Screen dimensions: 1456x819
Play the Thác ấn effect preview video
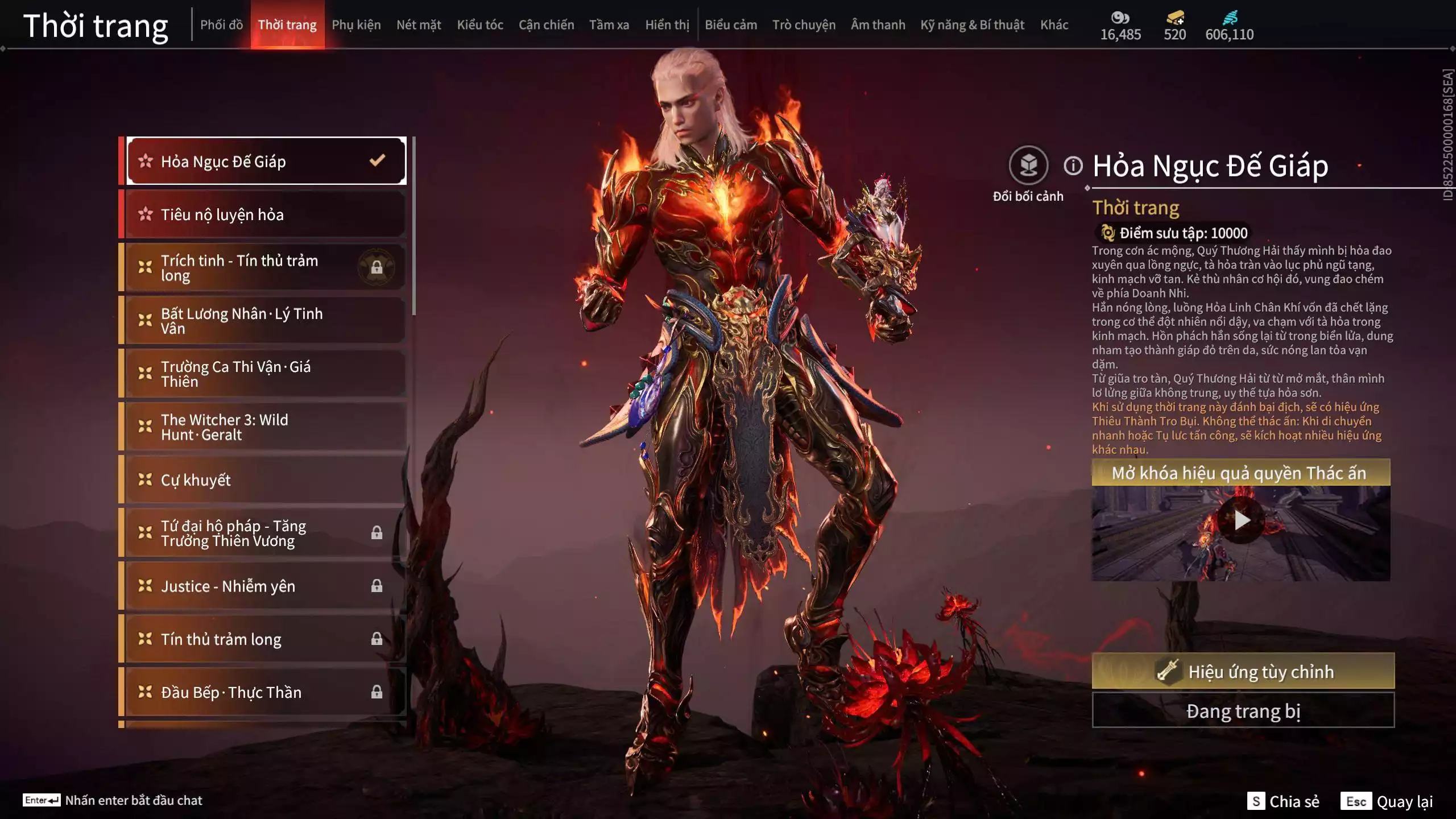pos(1241,520)
